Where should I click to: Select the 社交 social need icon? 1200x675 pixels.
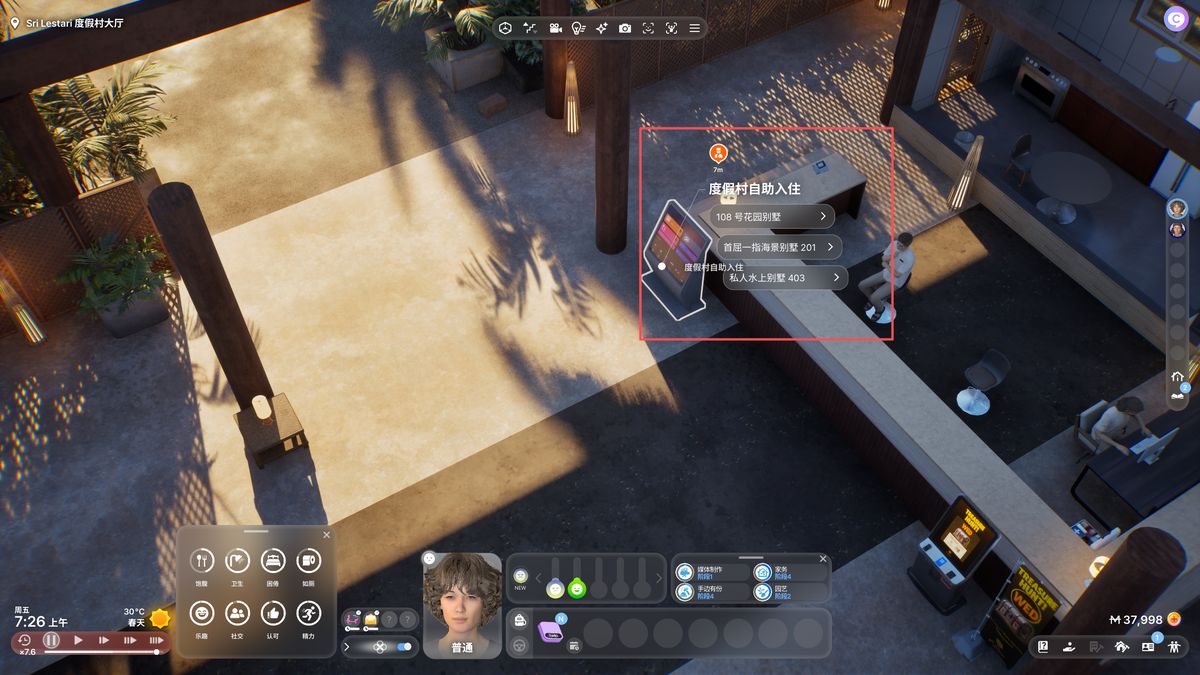click(x=237, y=613)
